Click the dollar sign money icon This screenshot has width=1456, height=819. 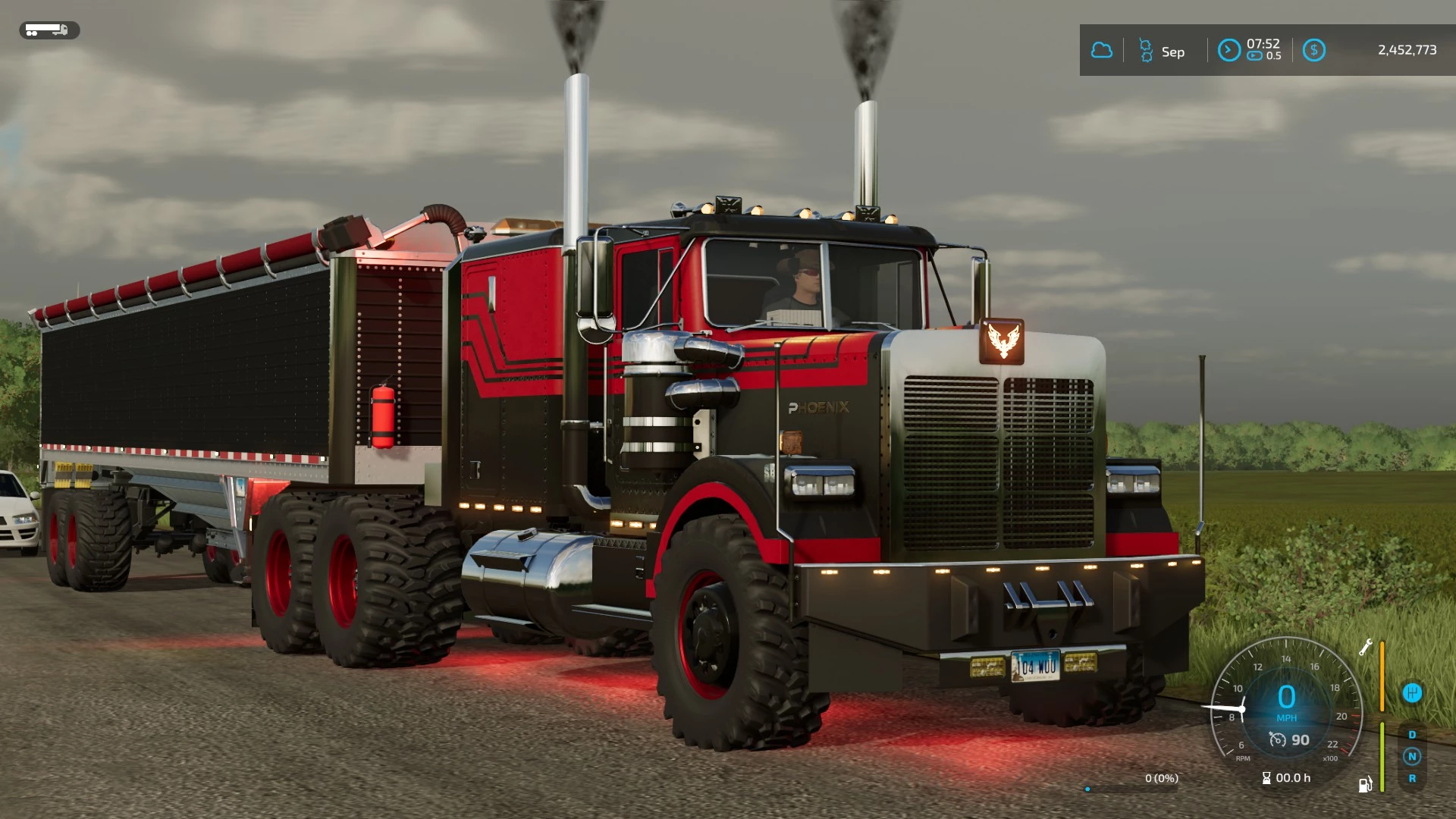click(x=1315, y=49)
